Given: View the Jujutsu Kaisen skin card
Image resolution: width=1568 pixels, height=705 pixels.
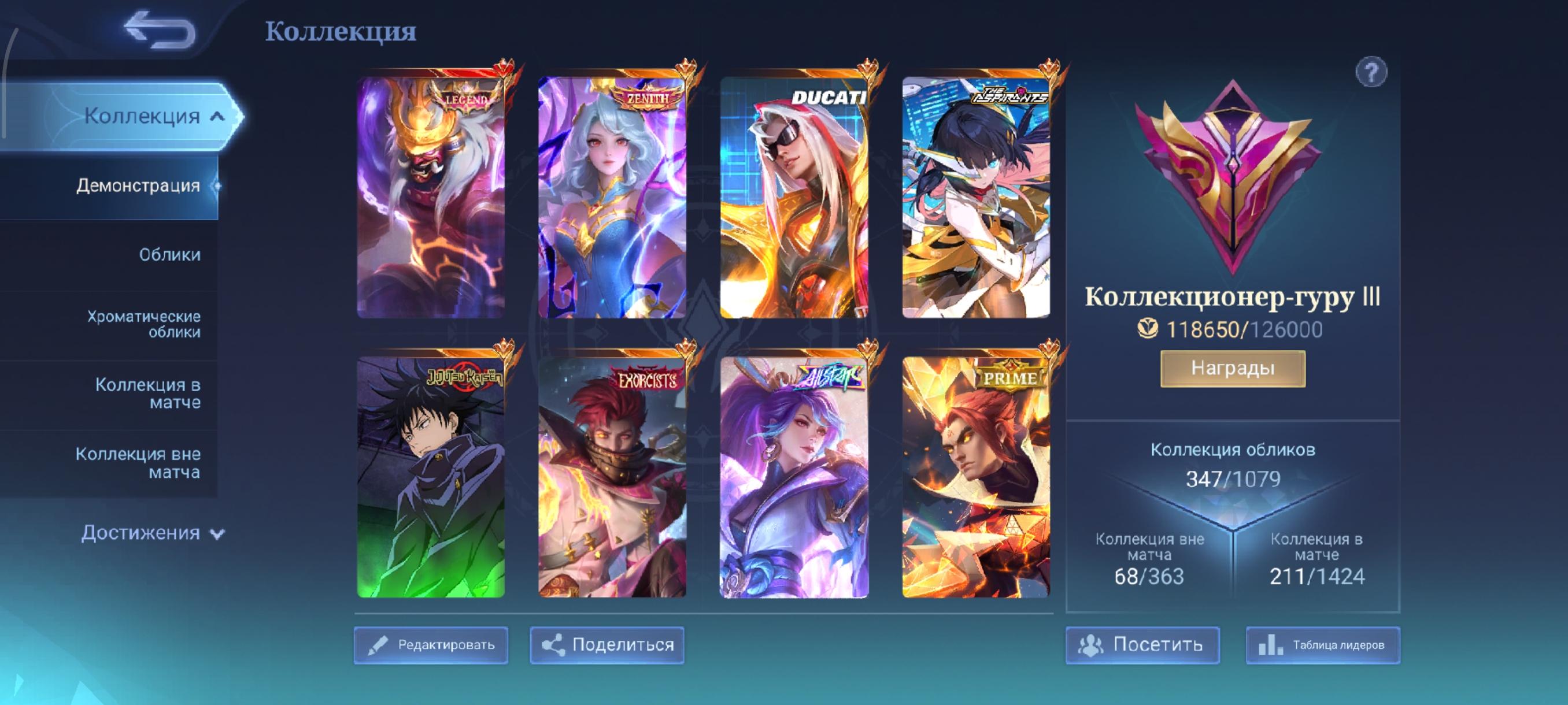Looking at the screenshot, I should click(x=430, y=476).
